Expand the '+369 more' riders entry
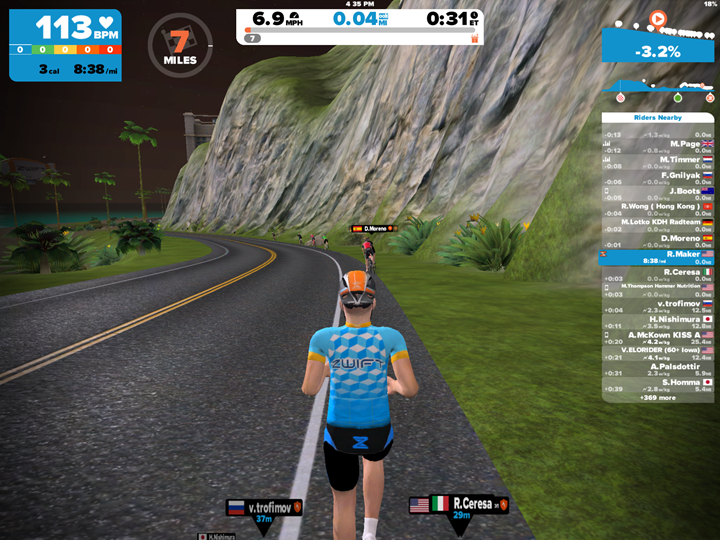 pos(657,397)
